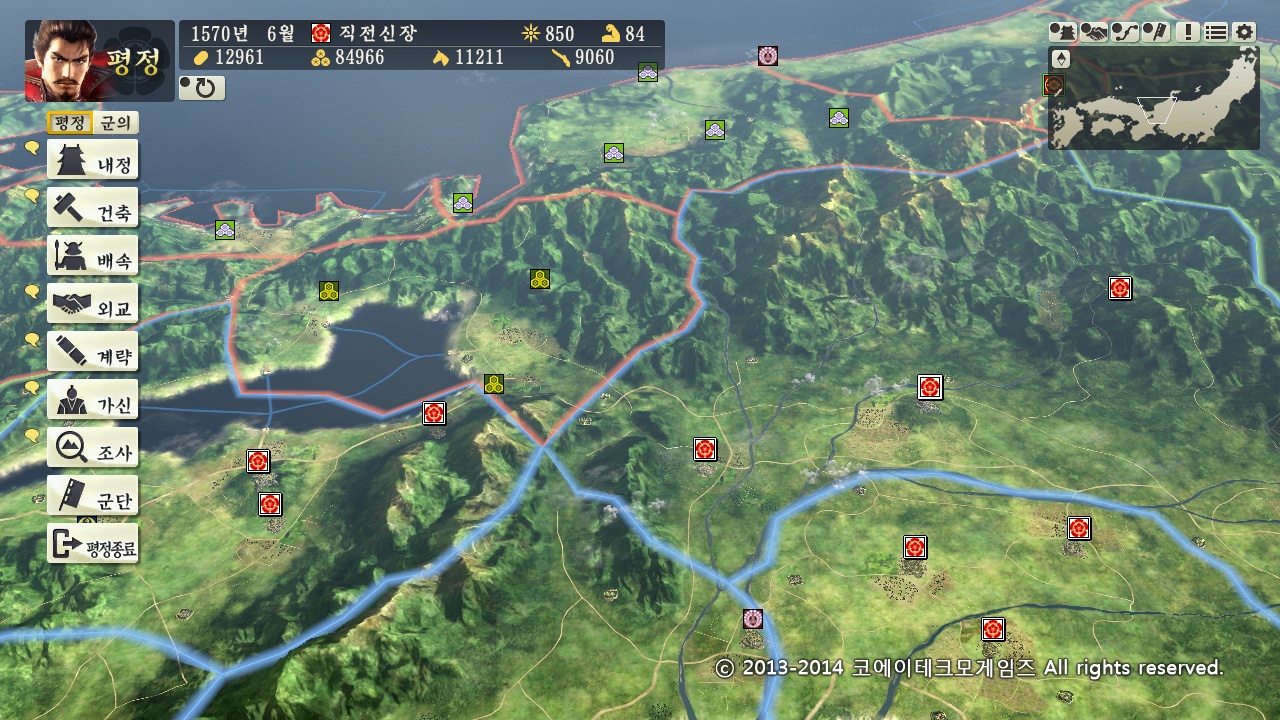Toggle the castle map filter icon

coord(1063,32)
